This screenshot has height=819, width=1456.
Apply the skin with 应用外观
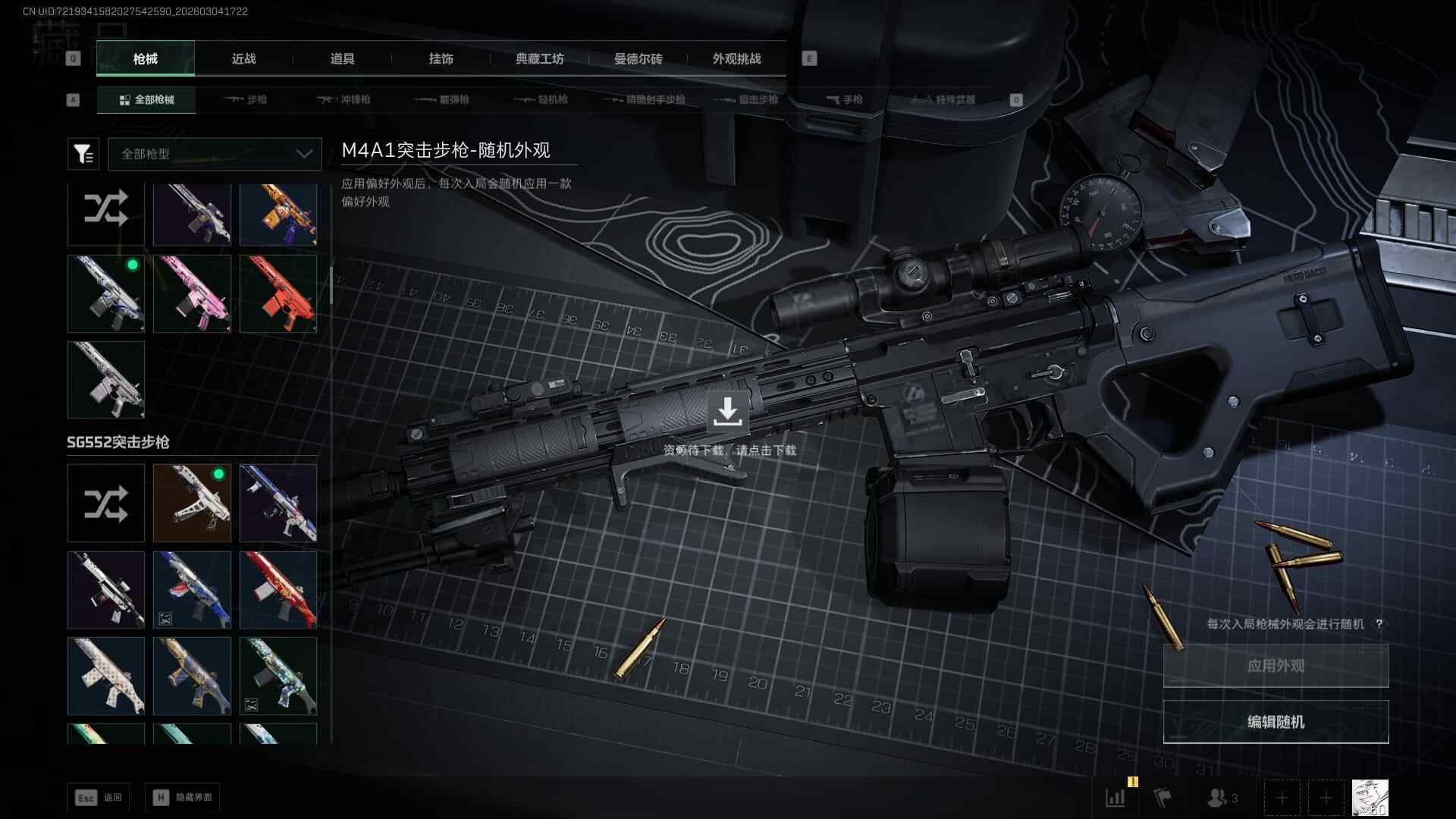[1276, 666]
